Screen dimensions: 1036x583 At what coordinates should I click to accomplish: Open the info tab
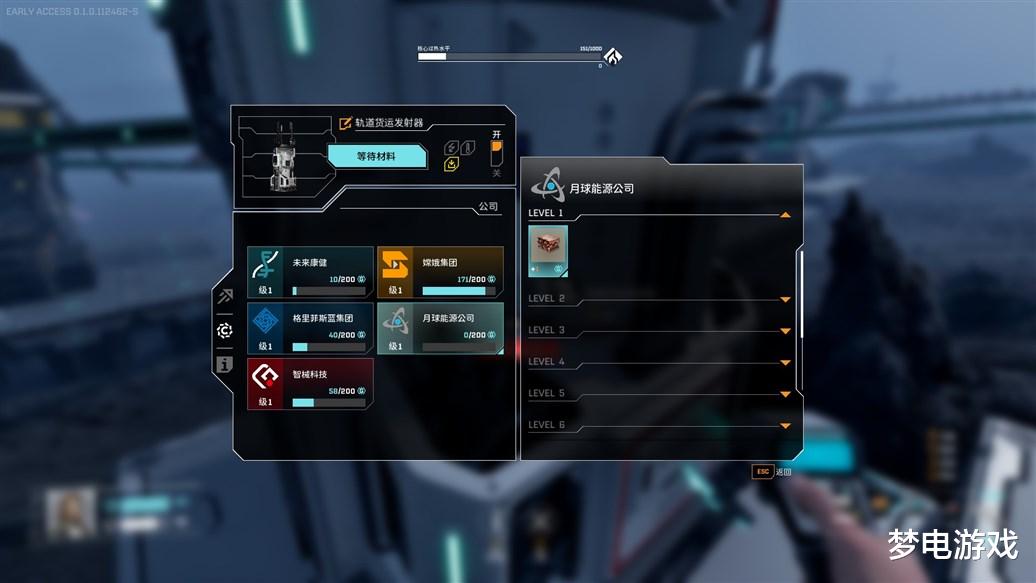coord(224,364)
